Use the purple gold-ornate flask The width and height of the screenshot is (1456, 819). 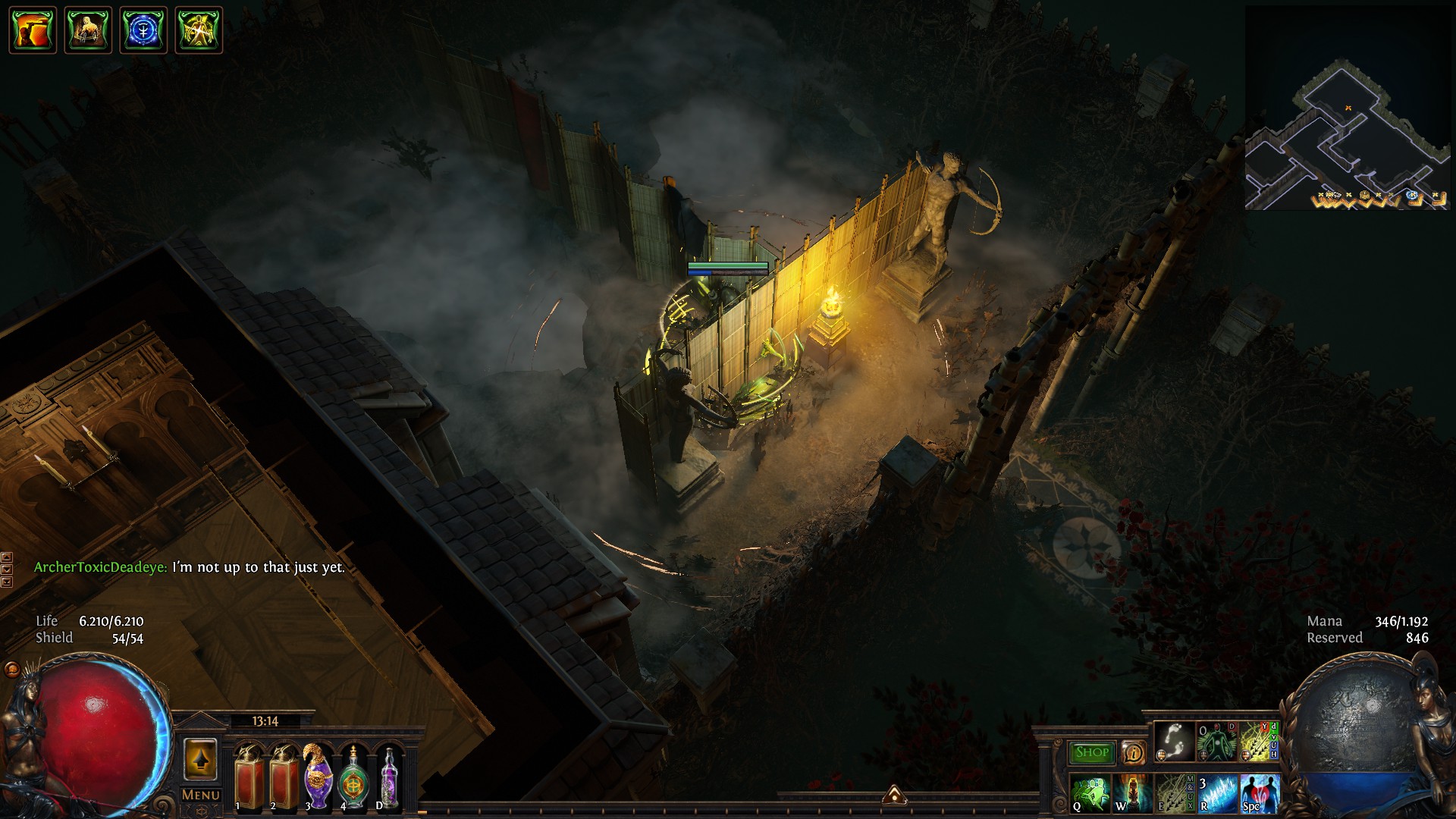pyautogui.click(x=318, y=777)
